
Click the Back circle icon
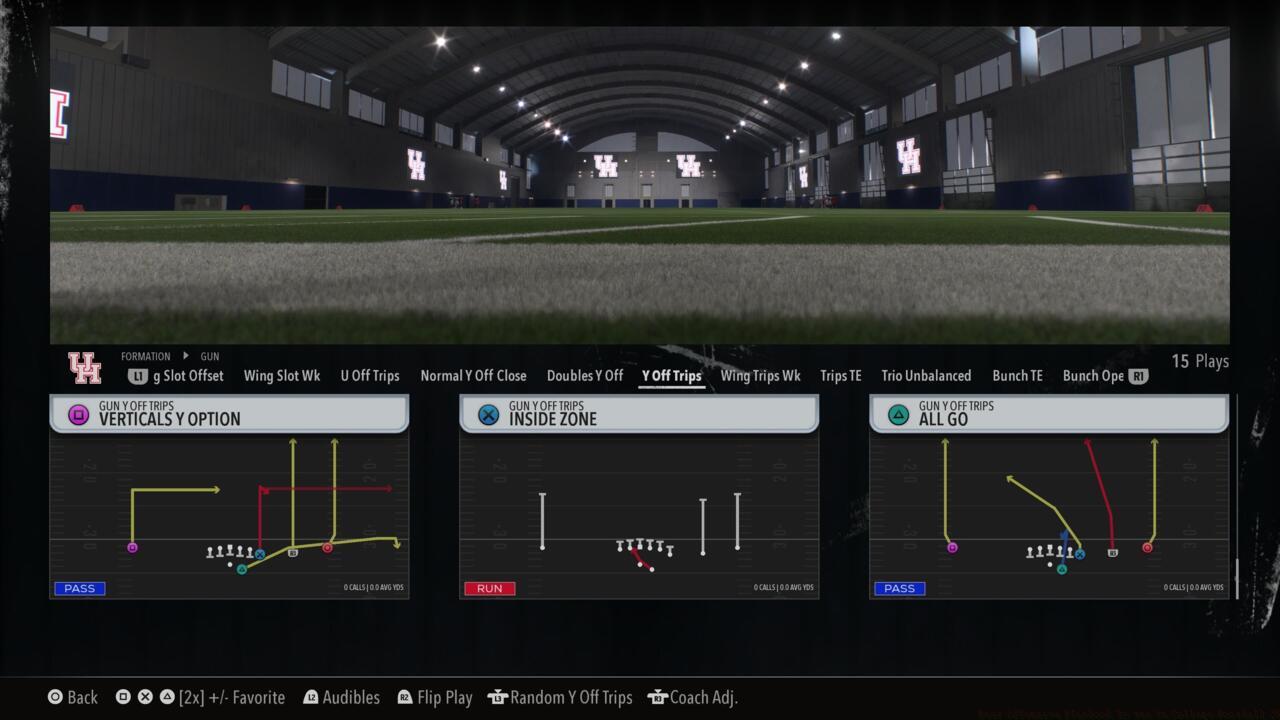click(x=55, y=697)
